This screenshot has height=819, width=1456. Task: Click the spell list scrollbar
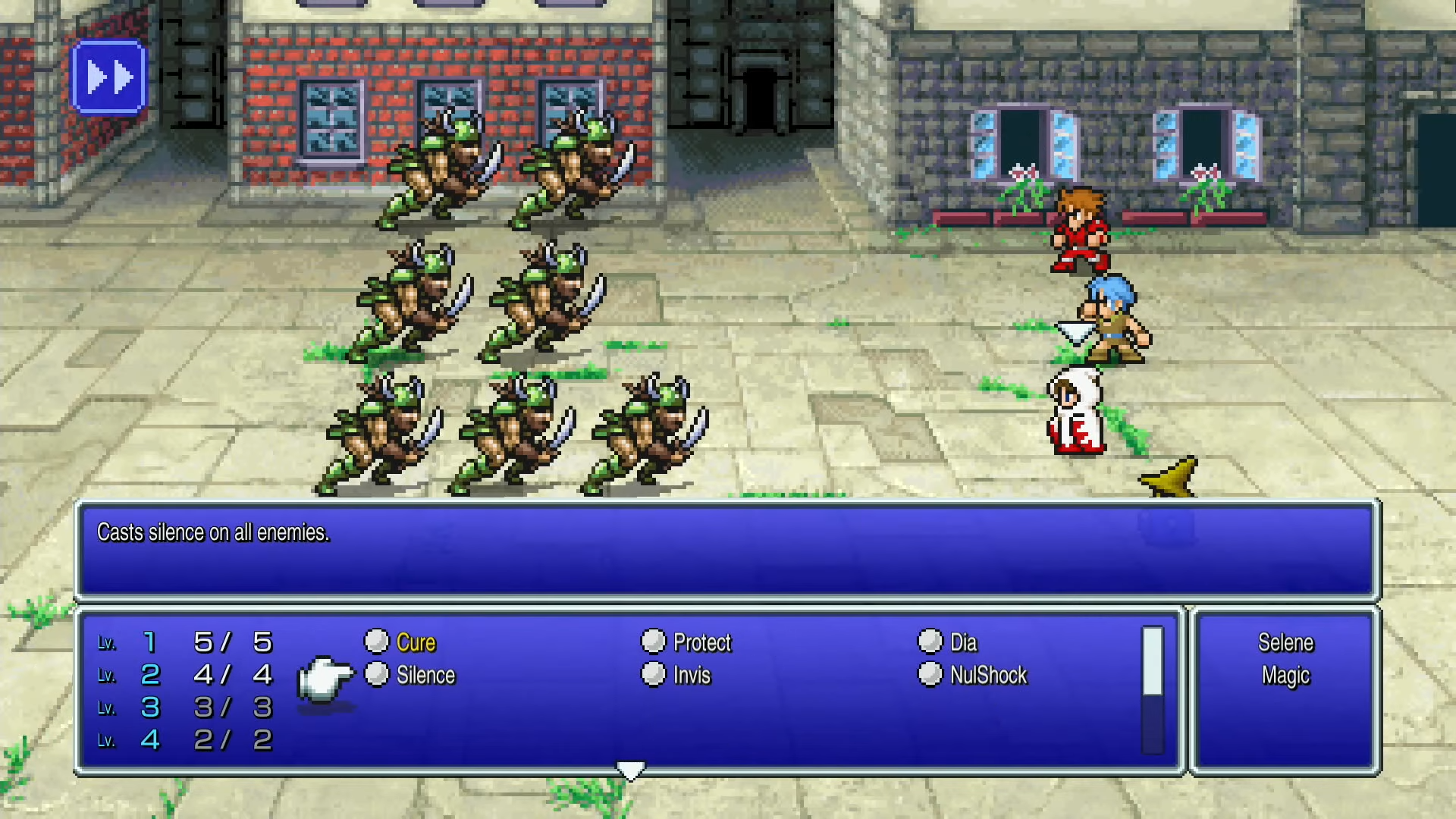point(1152,690)
